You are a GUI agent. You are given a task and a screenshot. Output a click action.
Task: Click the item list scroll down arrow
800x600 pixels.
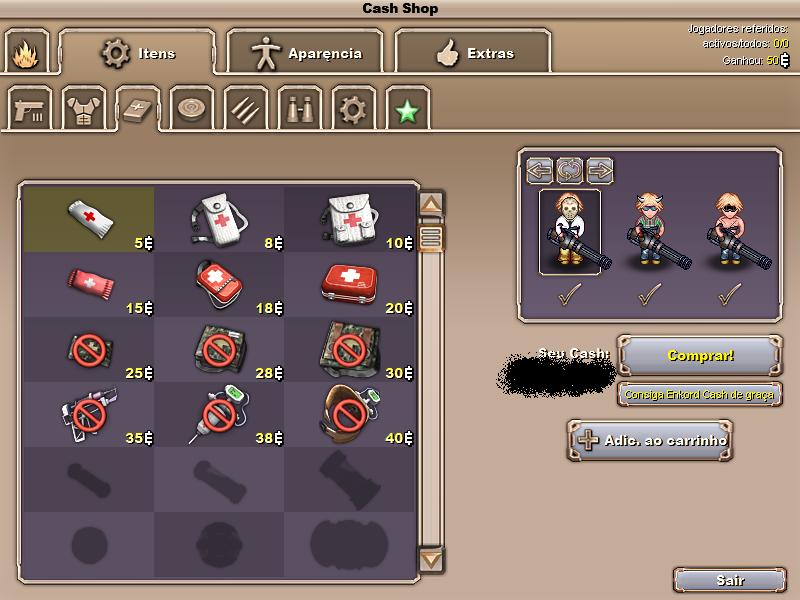[x=431, y=559]
